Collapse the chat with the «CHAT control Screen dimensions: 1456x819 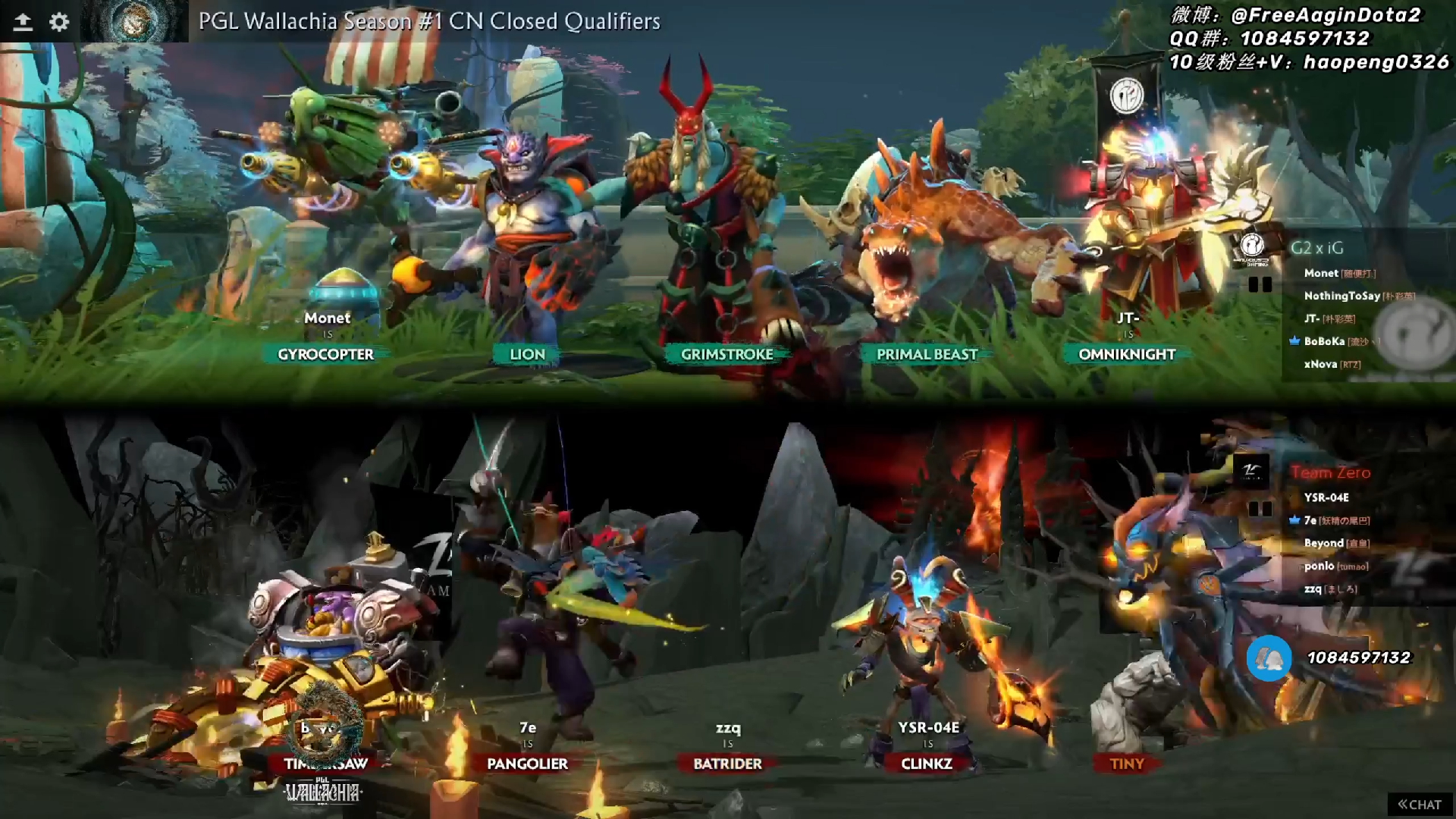click(x=1420, y=804)
